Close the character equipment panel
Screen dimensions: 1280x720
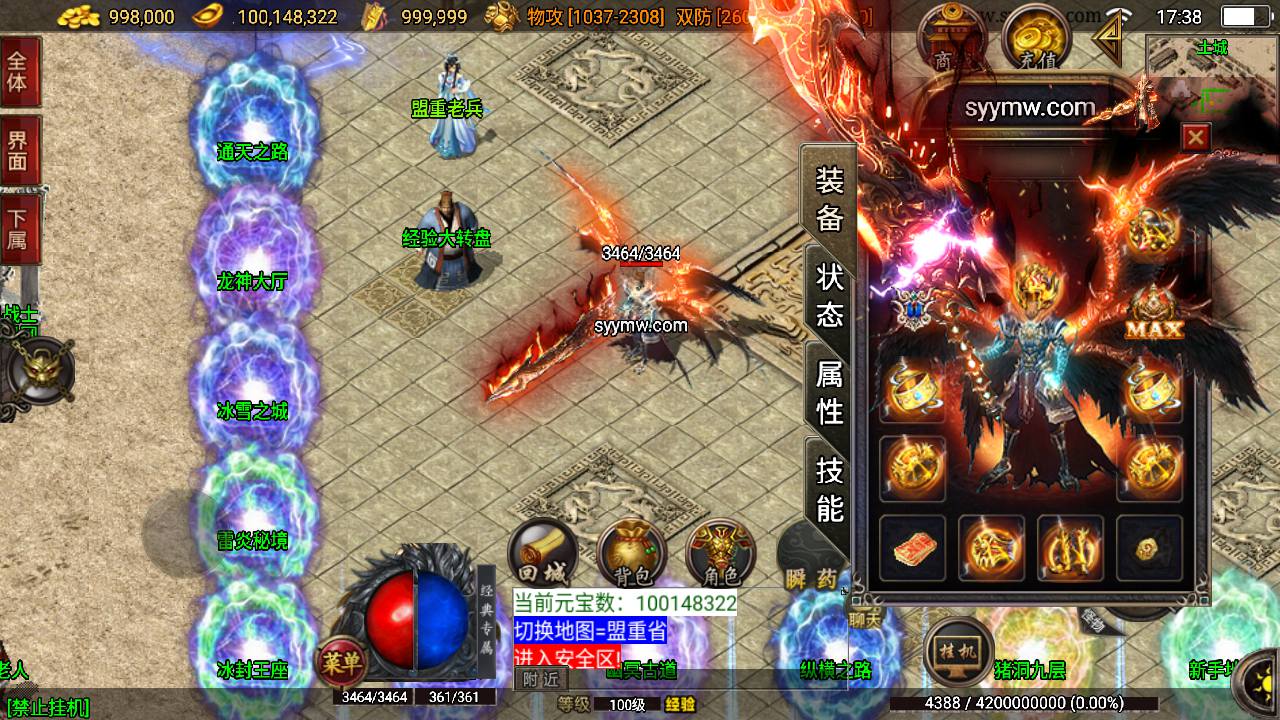pos(1195,137)
